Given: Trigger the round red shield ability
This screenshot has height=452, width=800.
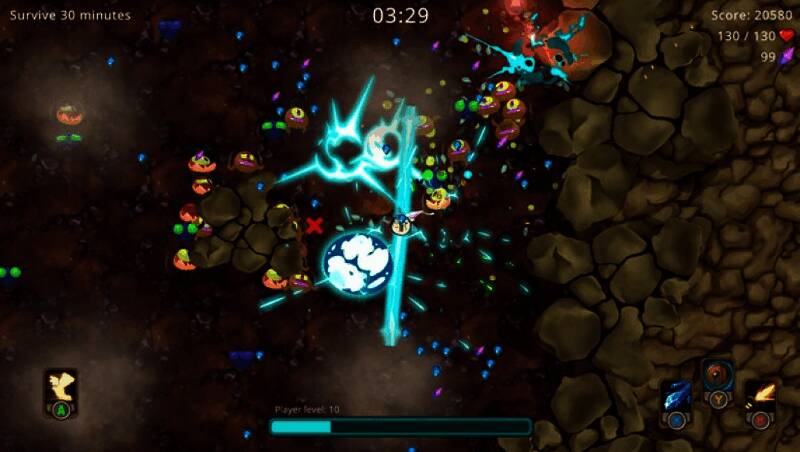Looking at the screenshot, I should [717, 376].
